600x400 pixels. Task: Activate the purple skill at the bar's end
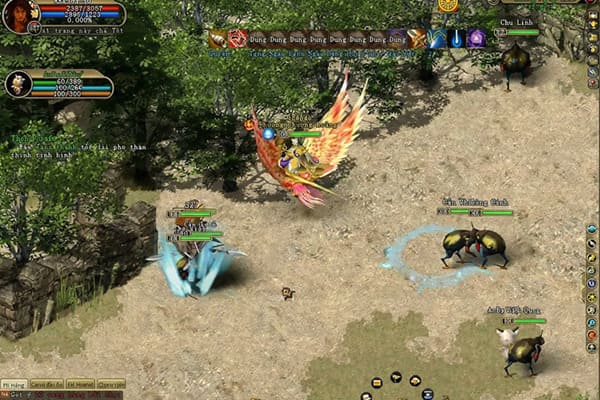click(x=476, y=38)
